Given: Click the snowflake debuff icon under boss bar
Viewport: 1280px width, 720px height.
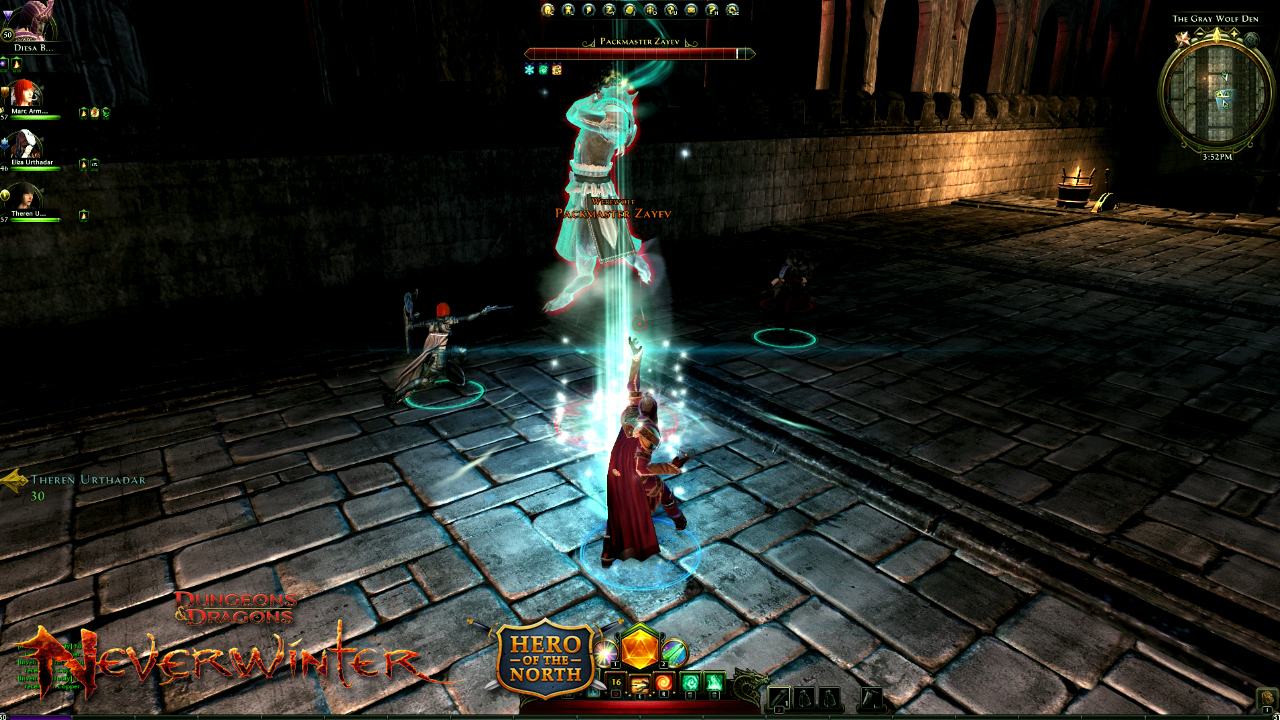Looking at the screenshot, I should coord(530,70).
